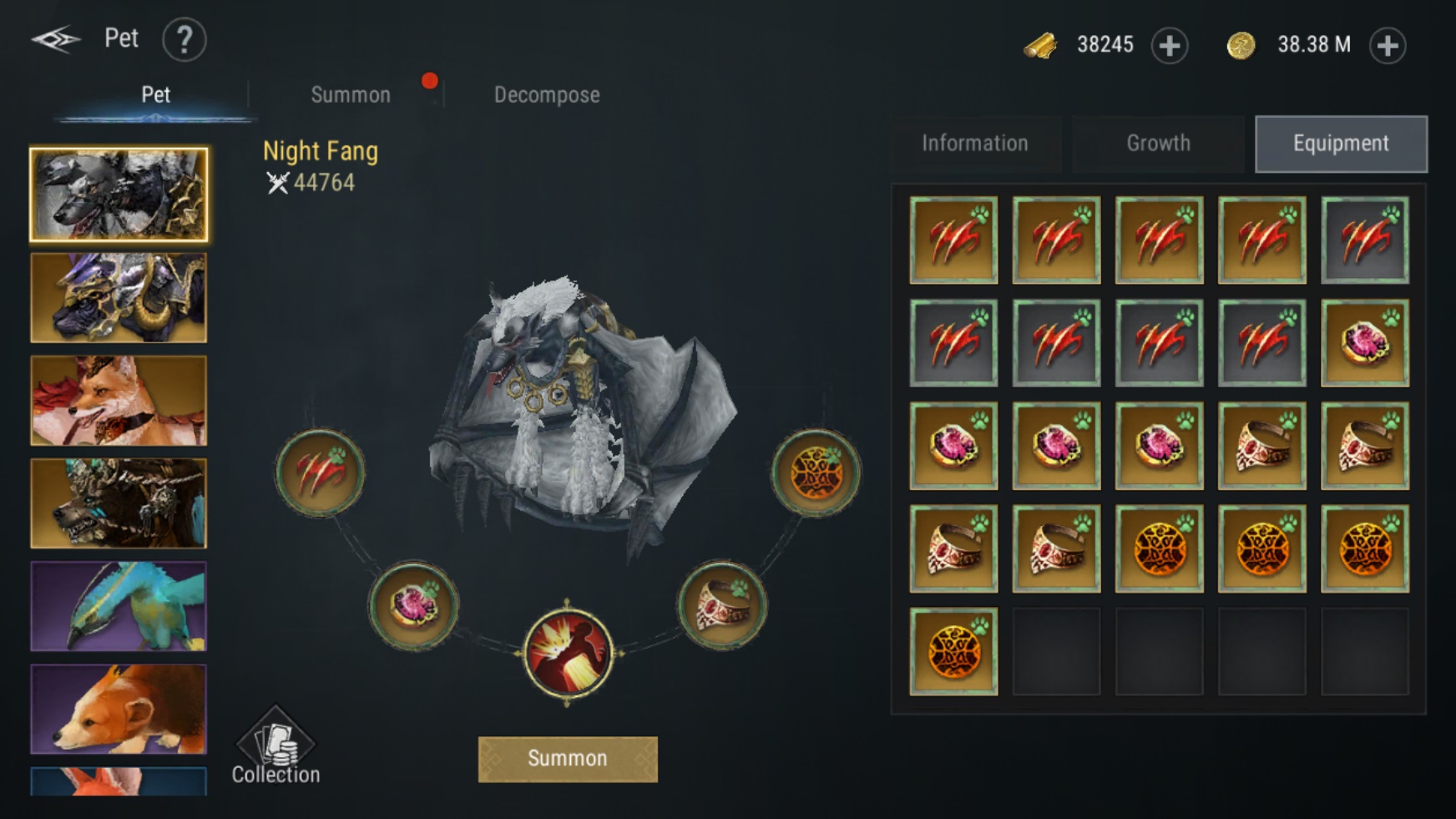
Task: Choose the red fox pet thumbnail
Action: [x=119, y=401]
